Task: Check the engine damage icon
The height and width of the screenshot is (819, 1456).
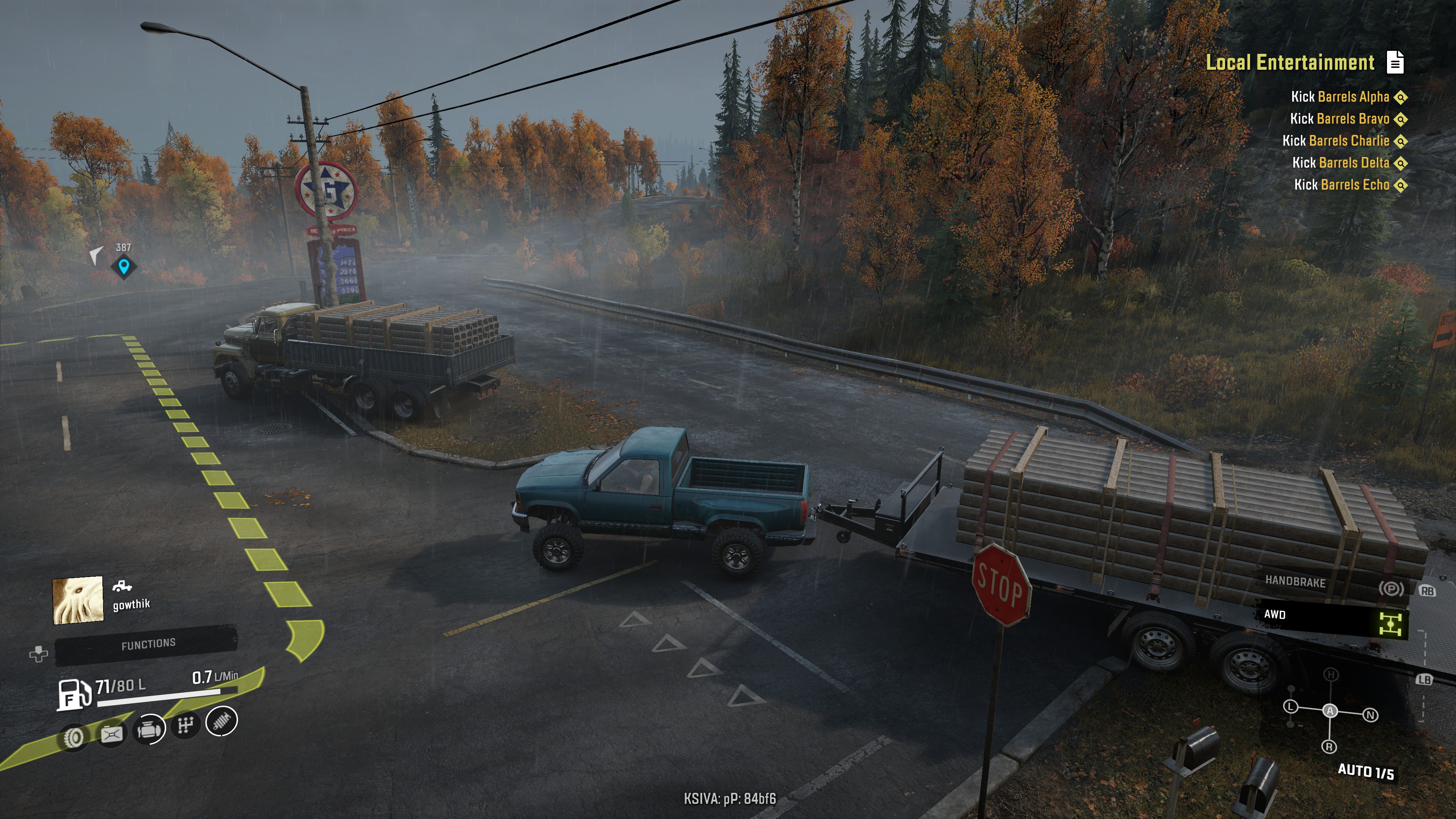Action: click(x=149, y=730)
